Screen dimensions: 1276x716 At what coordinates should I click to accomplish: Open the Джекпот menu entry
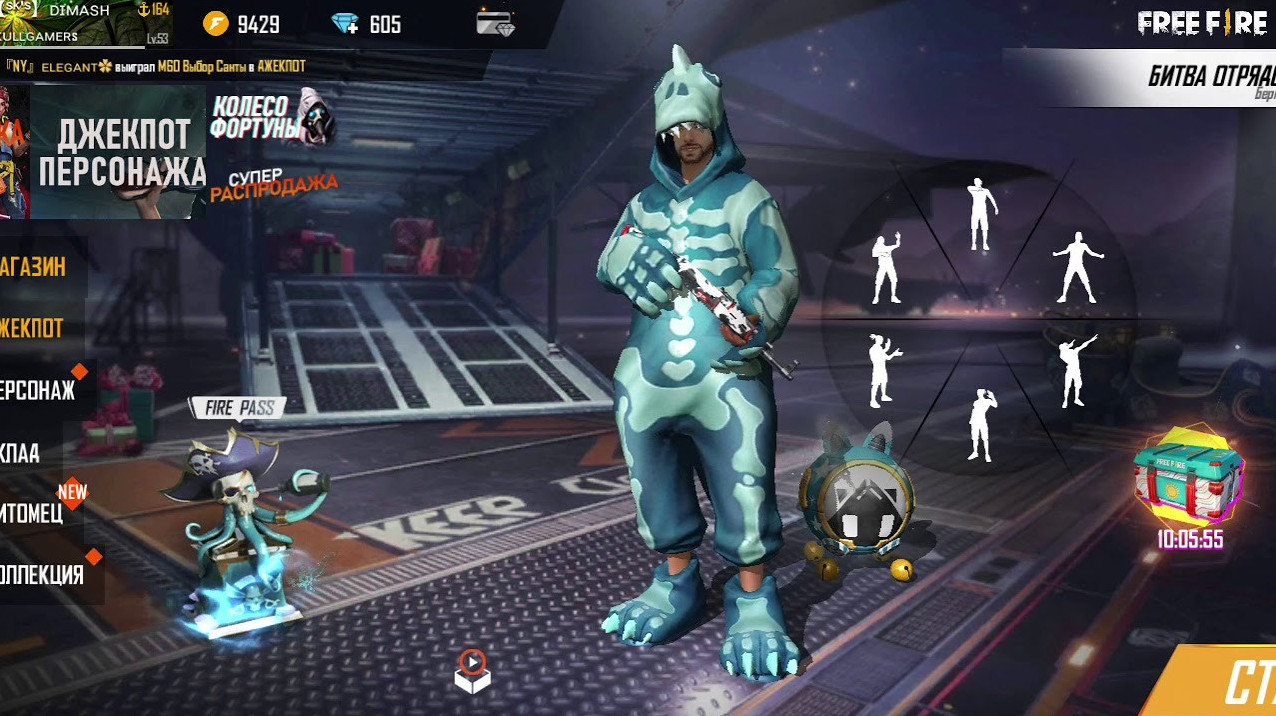point(33,328)
